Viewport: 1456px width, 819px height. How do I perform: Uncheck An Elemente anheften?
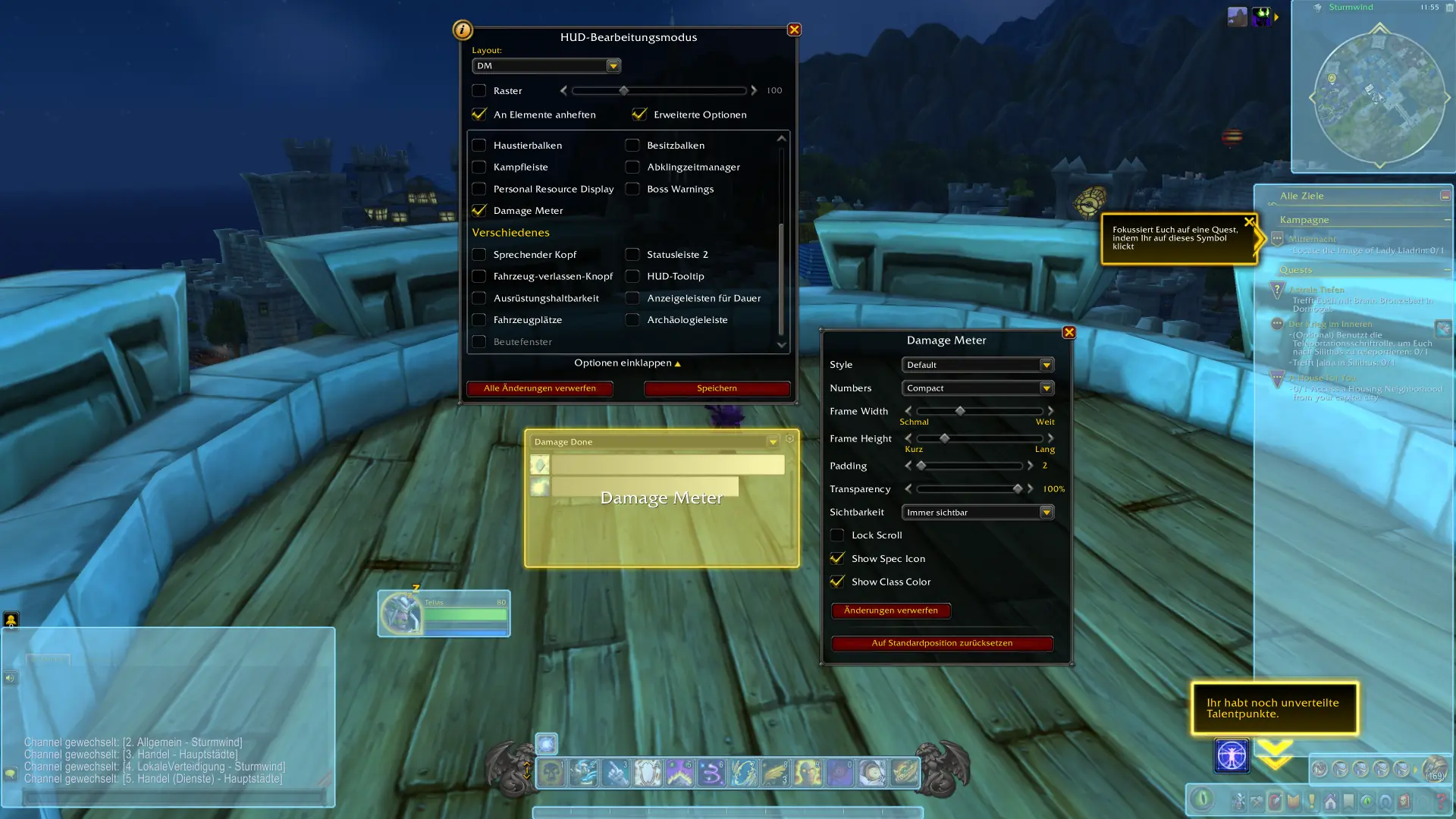(479, 115)
